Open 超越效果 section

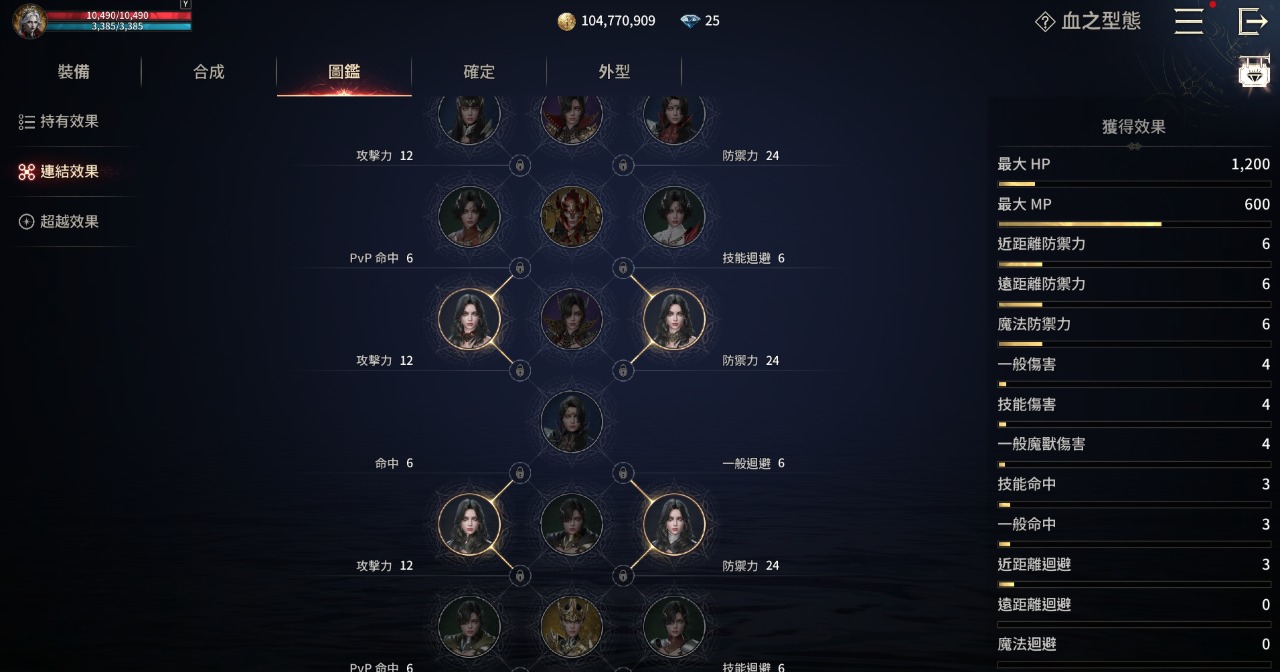pos(60,222)
